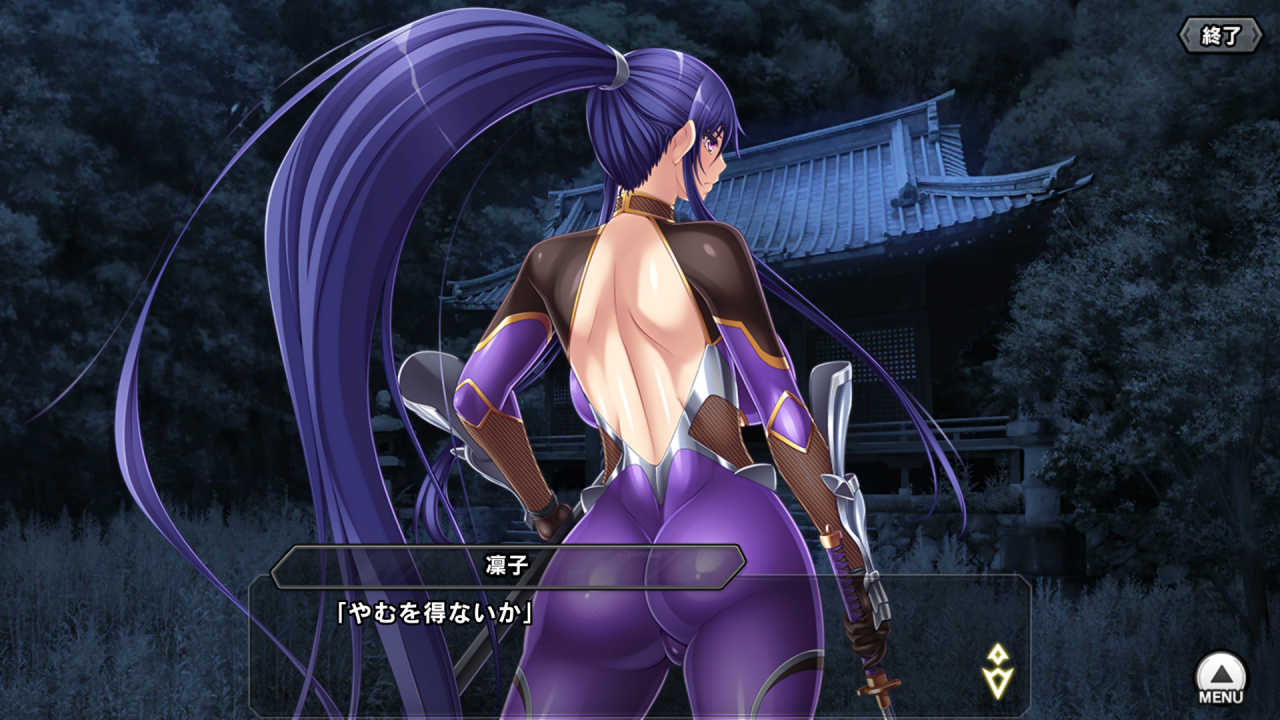Advance dialogue with the diamond arrow indicator

click(997, 671)
